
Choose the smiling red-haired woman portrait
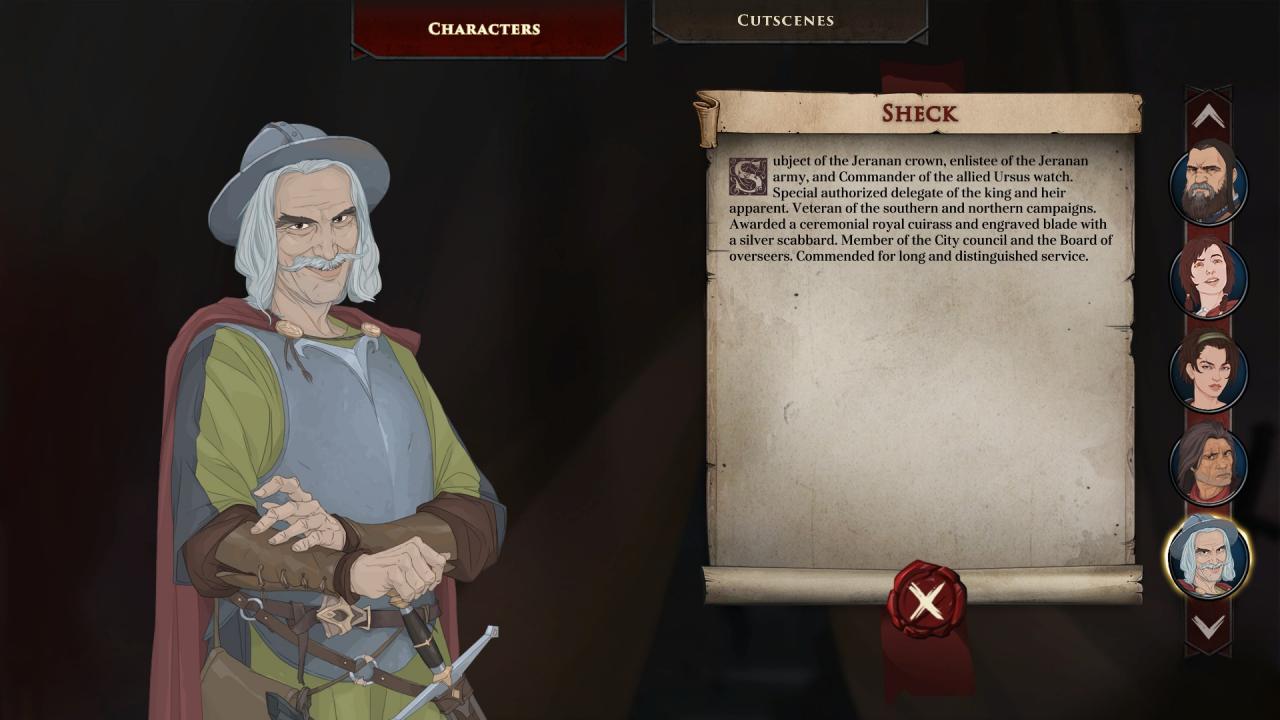point(1208,278)
